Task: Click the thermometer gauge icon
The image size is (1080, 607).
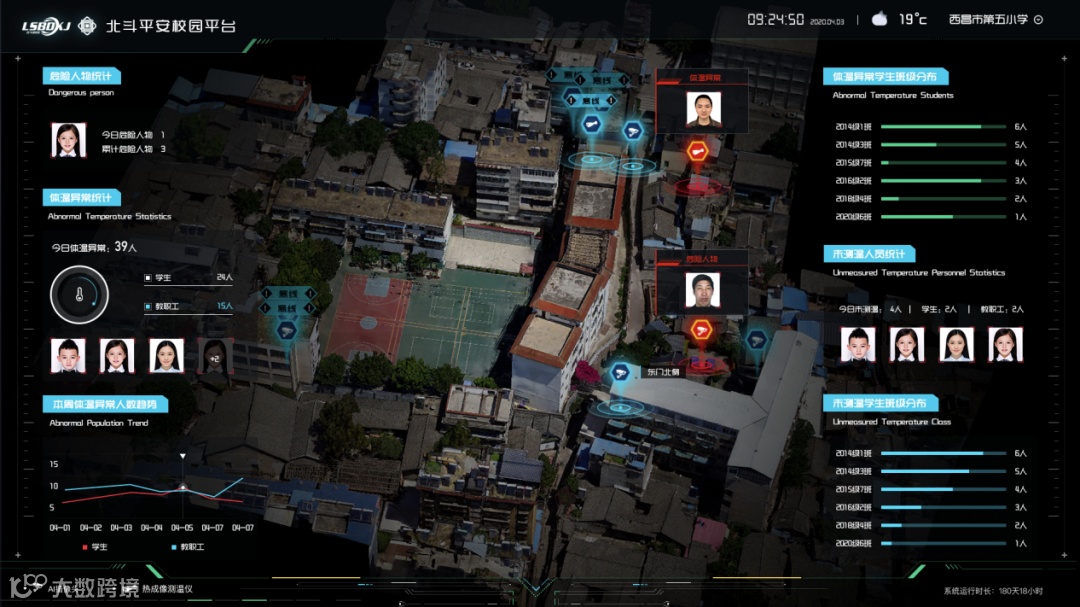Action: [79, 295]
